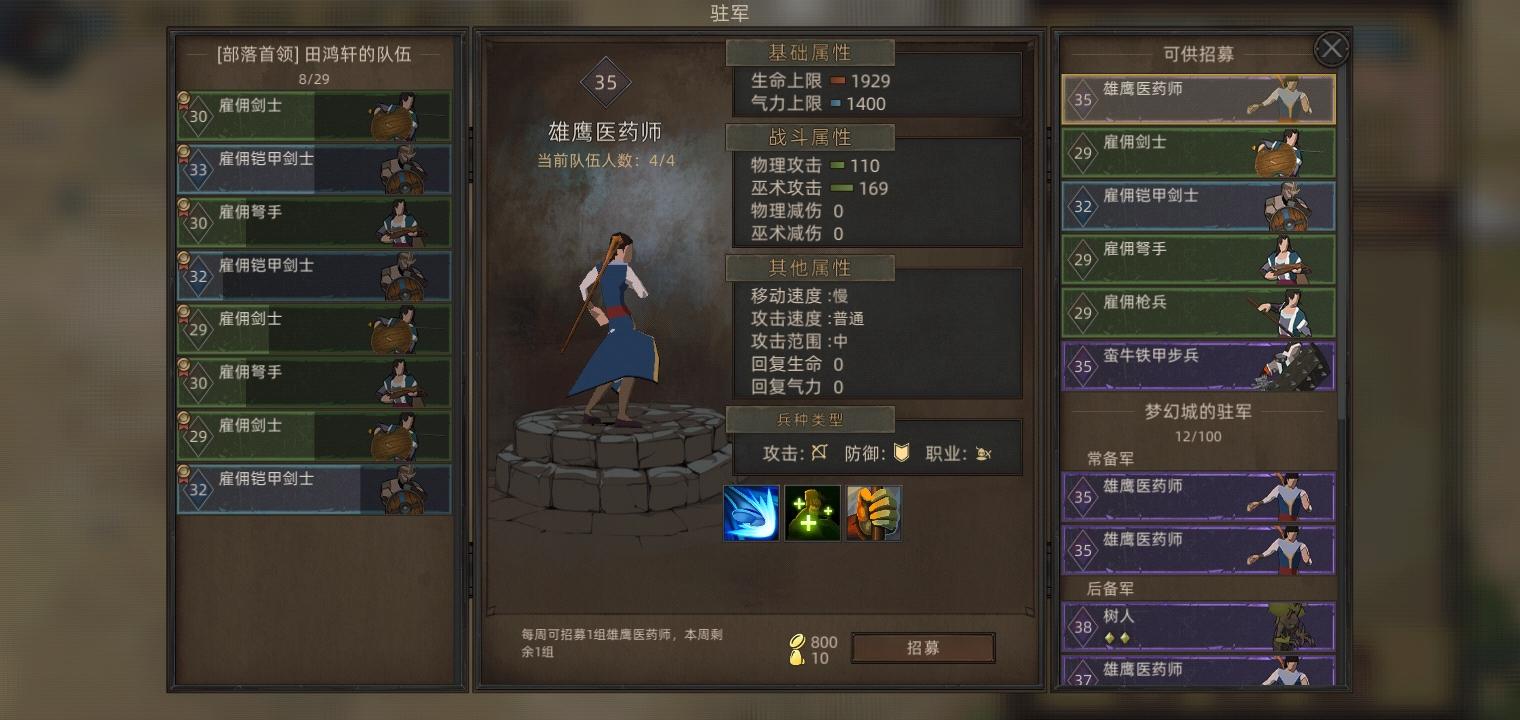Select 蛮牛铁甲步兵 in the recruit list

point(1198,366)
